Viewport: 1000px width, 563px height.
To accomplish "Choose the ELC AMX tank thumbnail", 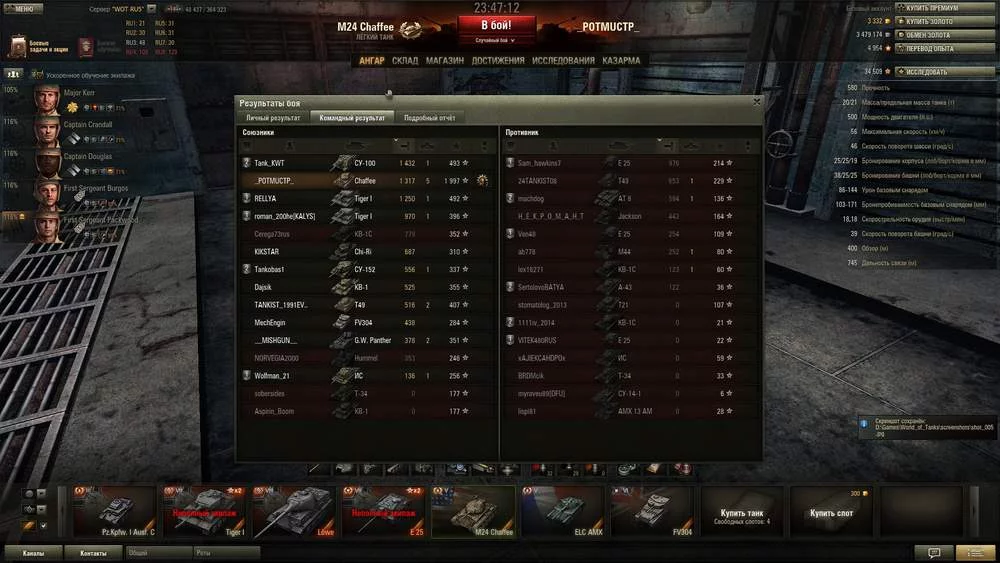I will 558,511.
